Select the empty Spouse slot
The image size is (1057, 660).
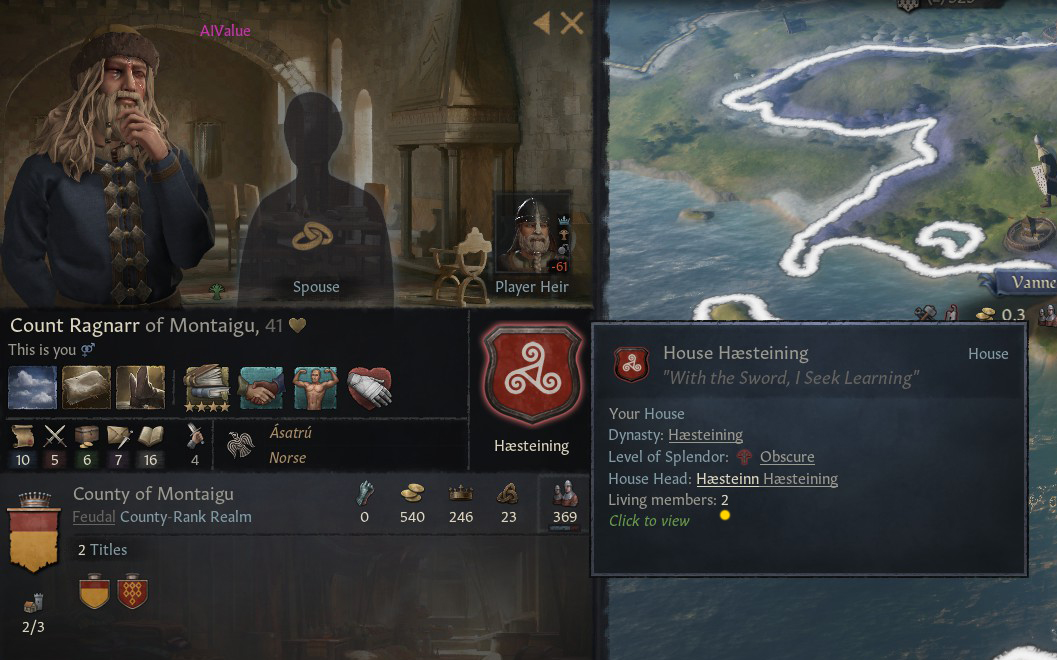[315, 200]
